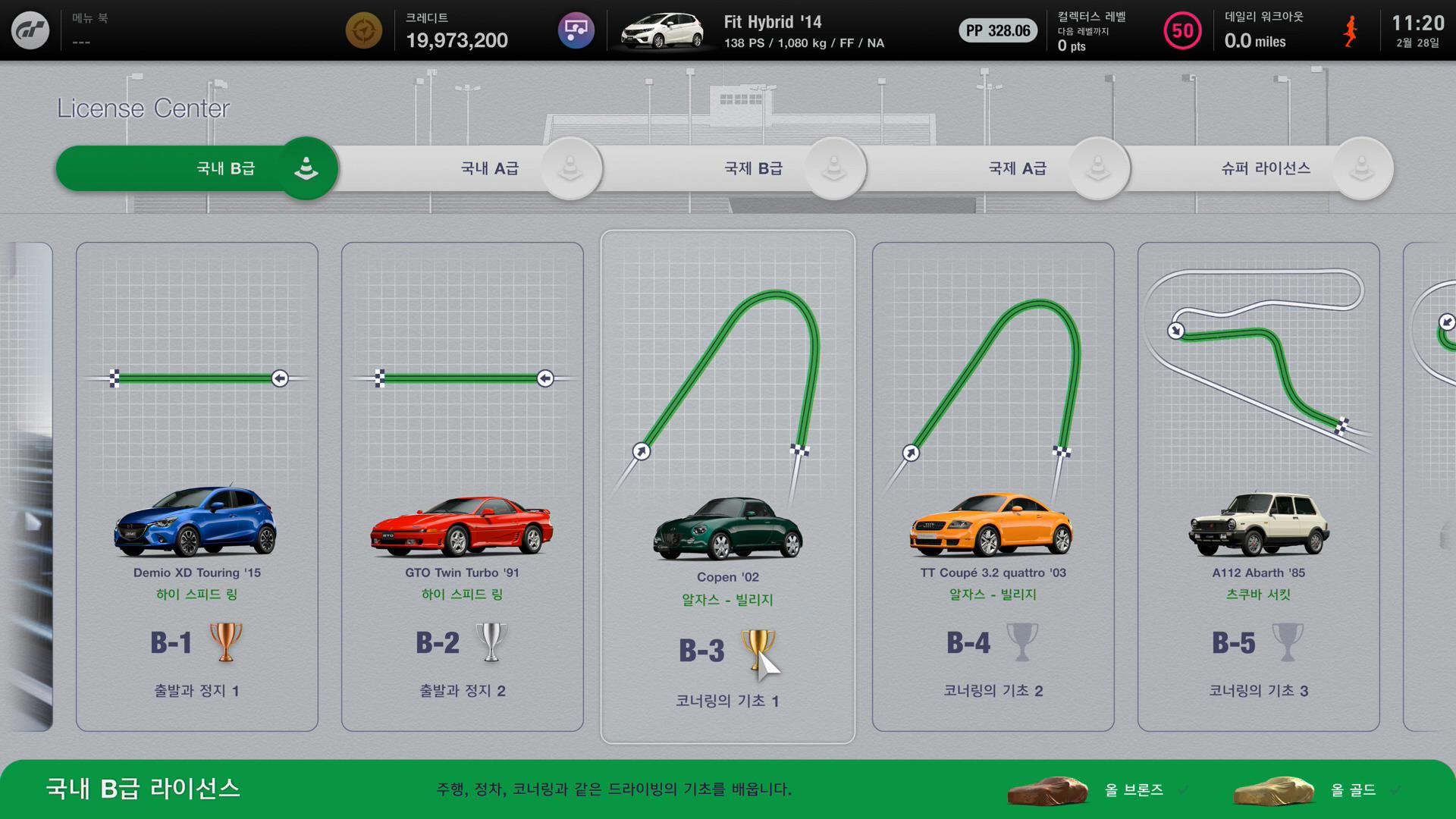Select the B-1 Demio XD Touring test card
The image size is (1456, 819).
pyautogui.click(x=197, y=486)
